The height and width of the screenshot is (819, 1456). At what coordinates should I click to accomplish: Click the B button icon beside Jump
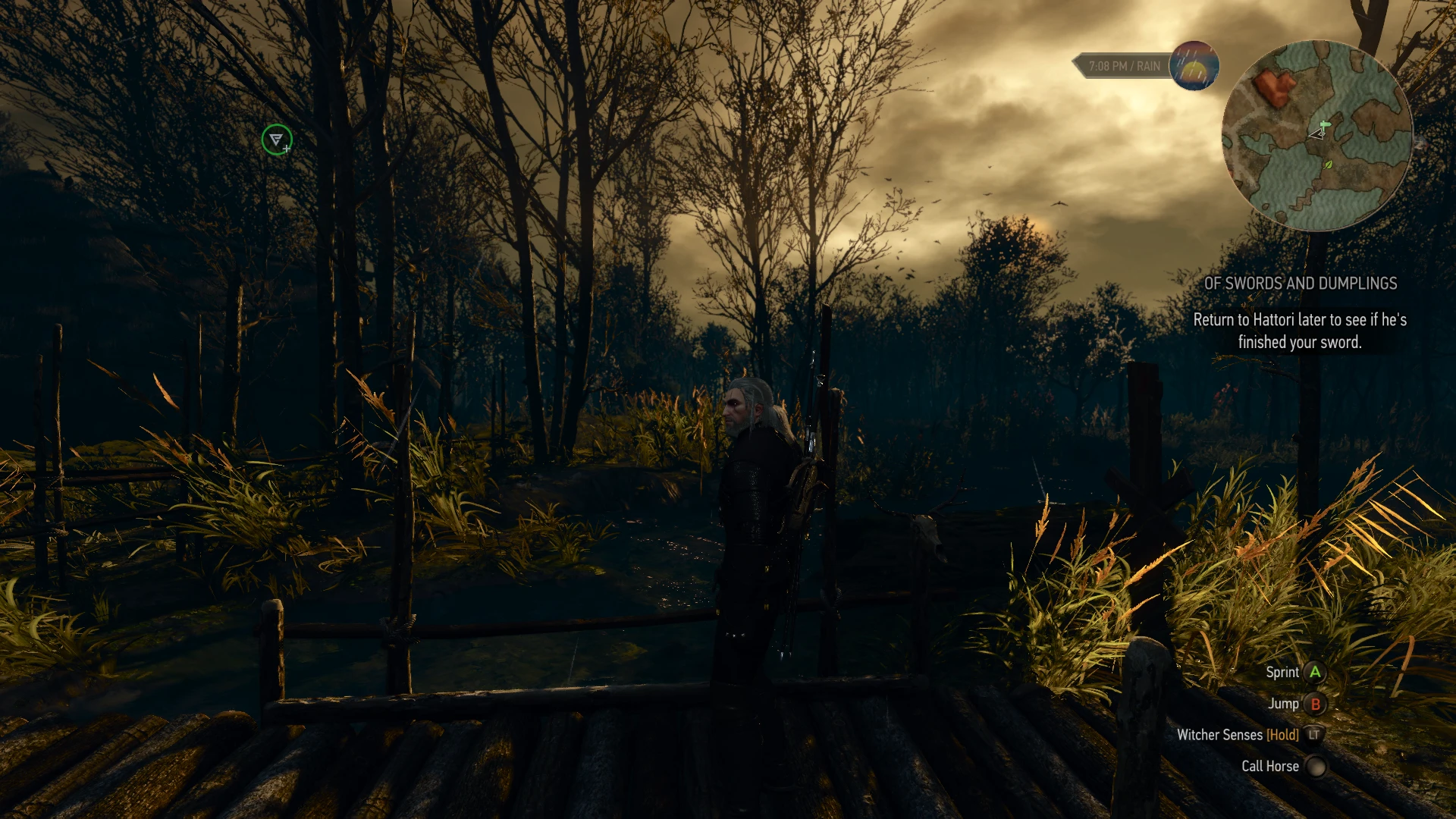1316,704
